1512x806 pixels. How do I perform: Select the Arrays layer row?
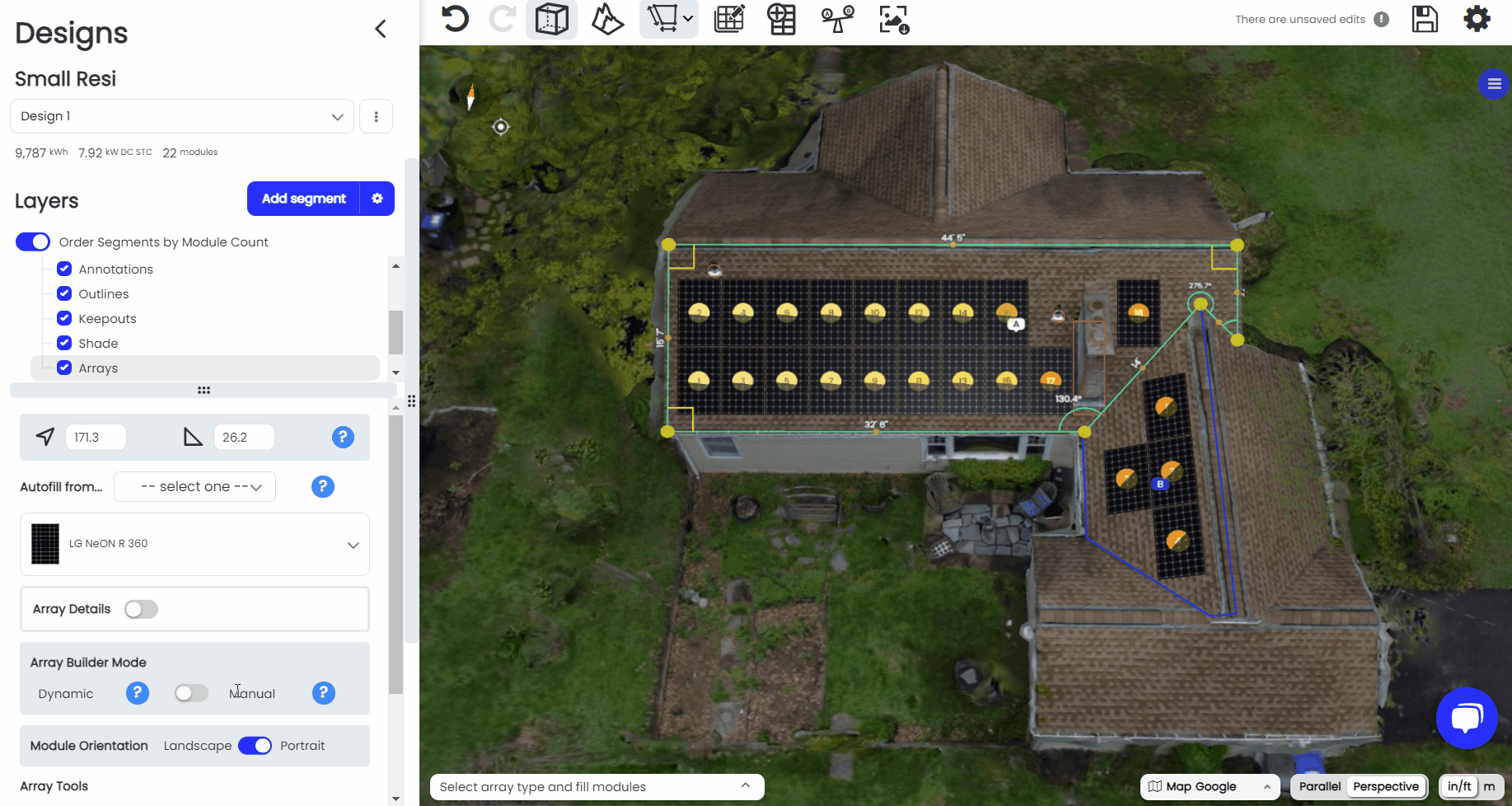point(204,368)
